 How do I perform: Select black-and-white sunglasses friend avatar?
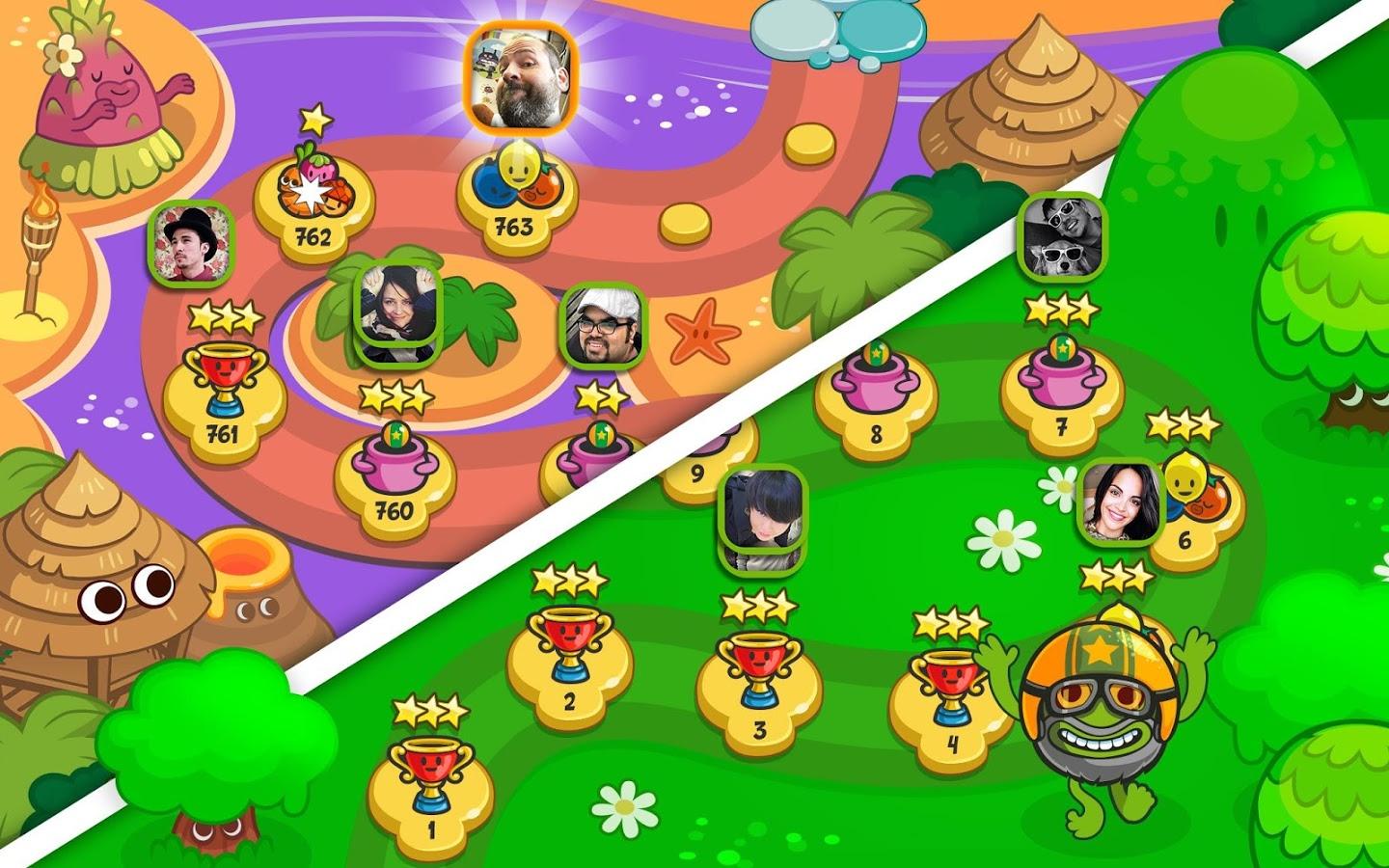[x=1064, y=234]
